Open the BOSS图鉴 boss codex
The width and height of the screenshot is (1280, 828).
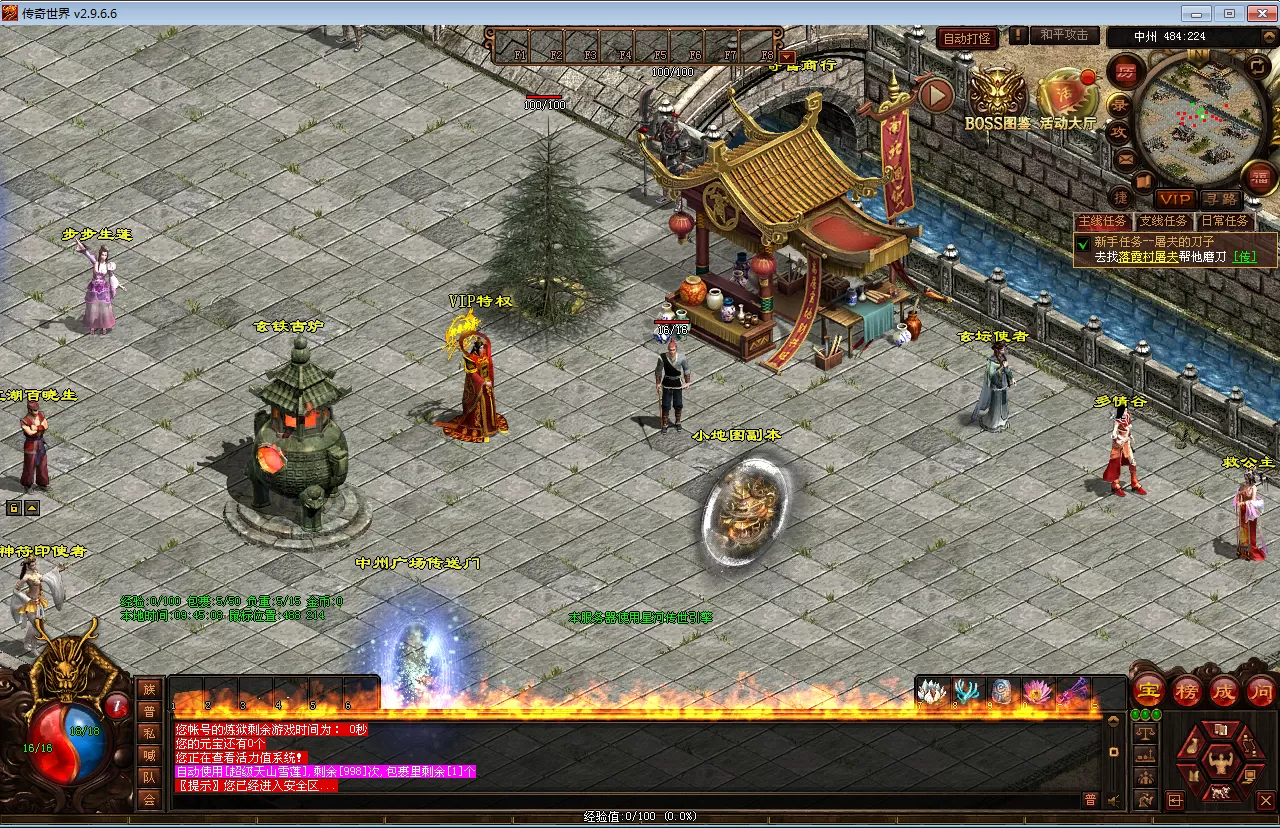(x=997, y=101)
